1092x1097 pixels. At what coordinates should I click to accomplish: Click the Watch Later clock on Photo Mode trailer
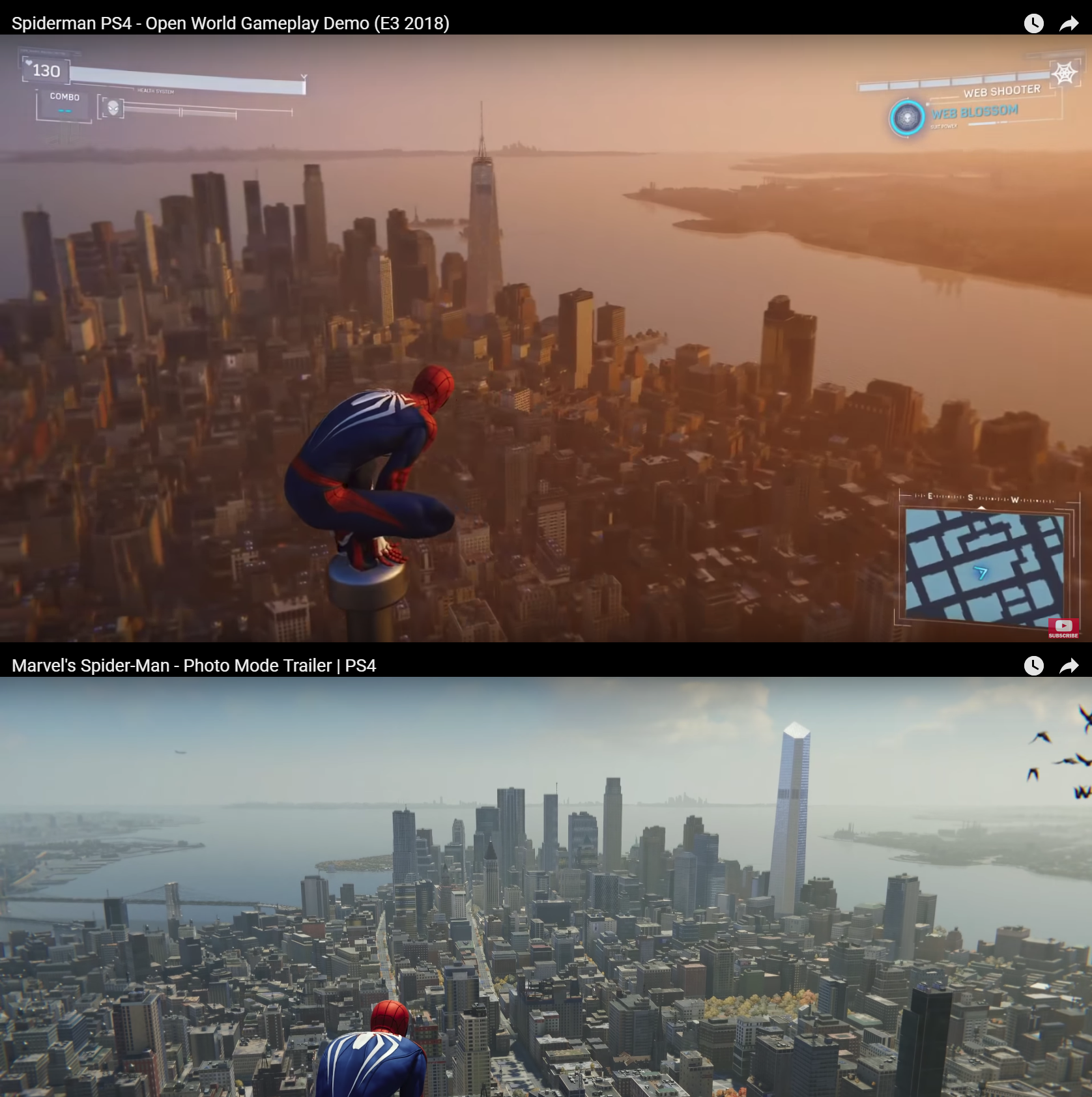pyautogui.click(x=1035, y=666)
